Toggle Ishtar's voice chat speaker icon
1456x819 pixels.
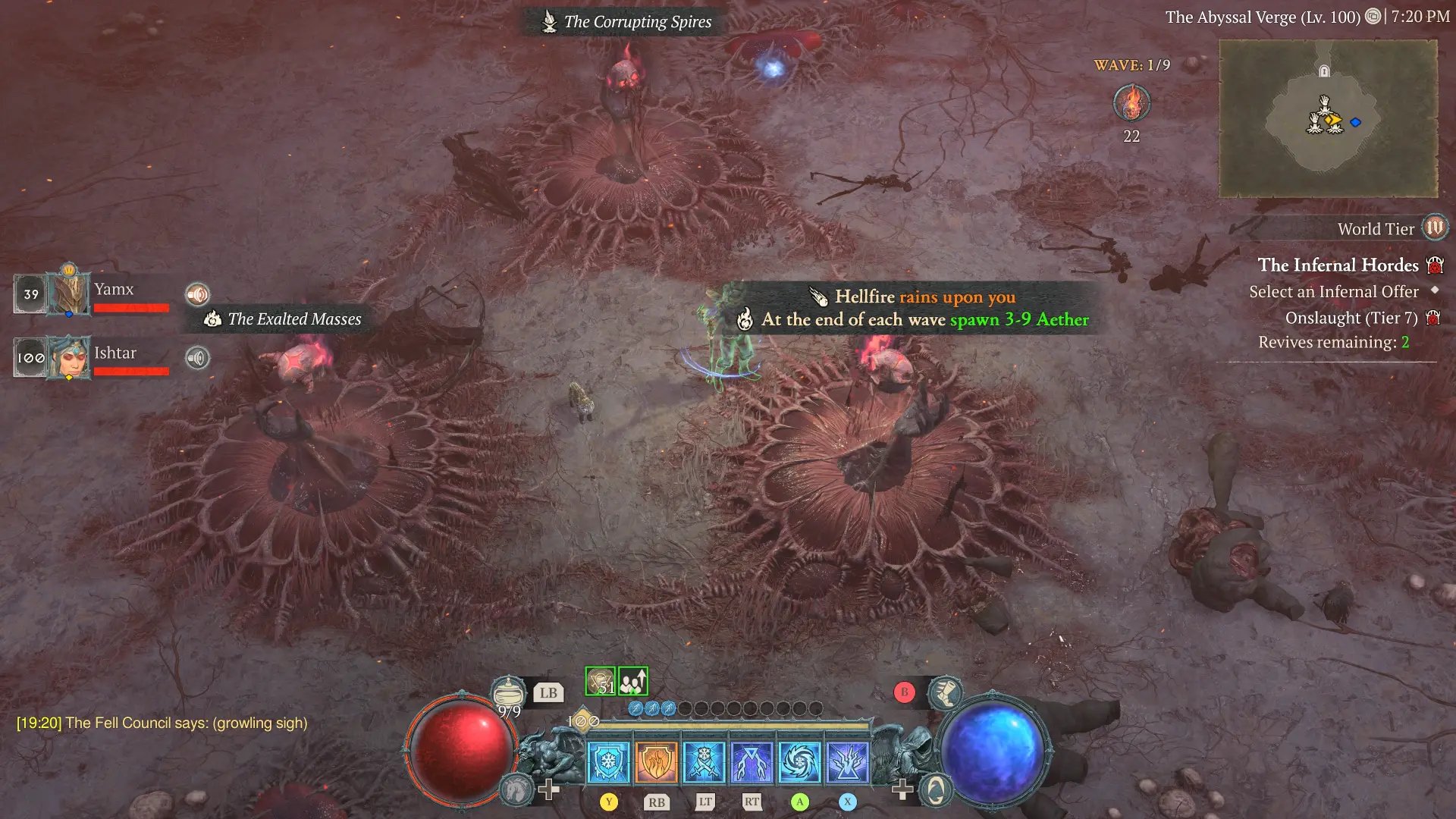pyautogui.click(x=197, y=358)
